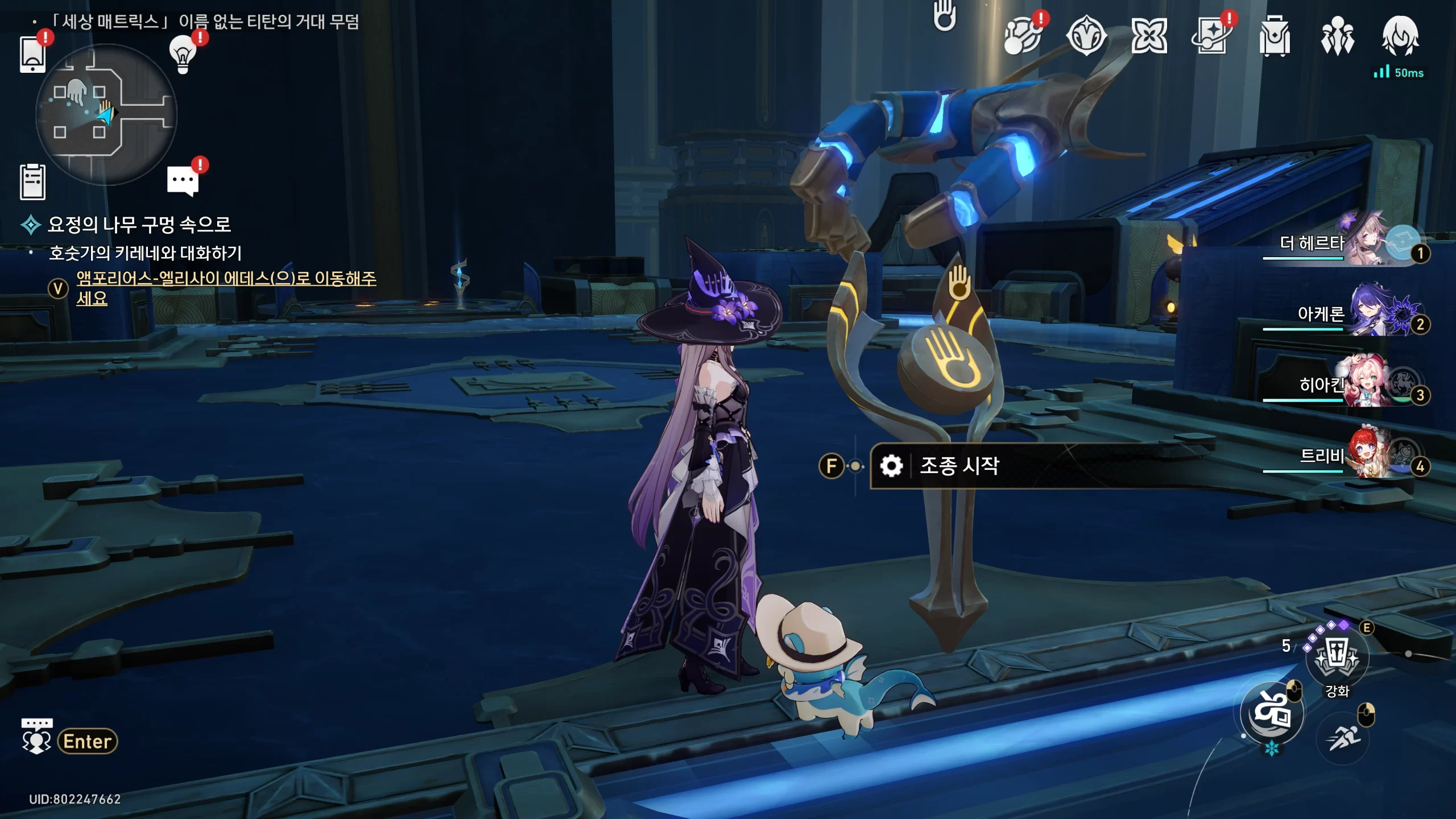Screen dimensions: 1456x819
Task: Open the backpack inventory icon
Action: (1274, 36)
